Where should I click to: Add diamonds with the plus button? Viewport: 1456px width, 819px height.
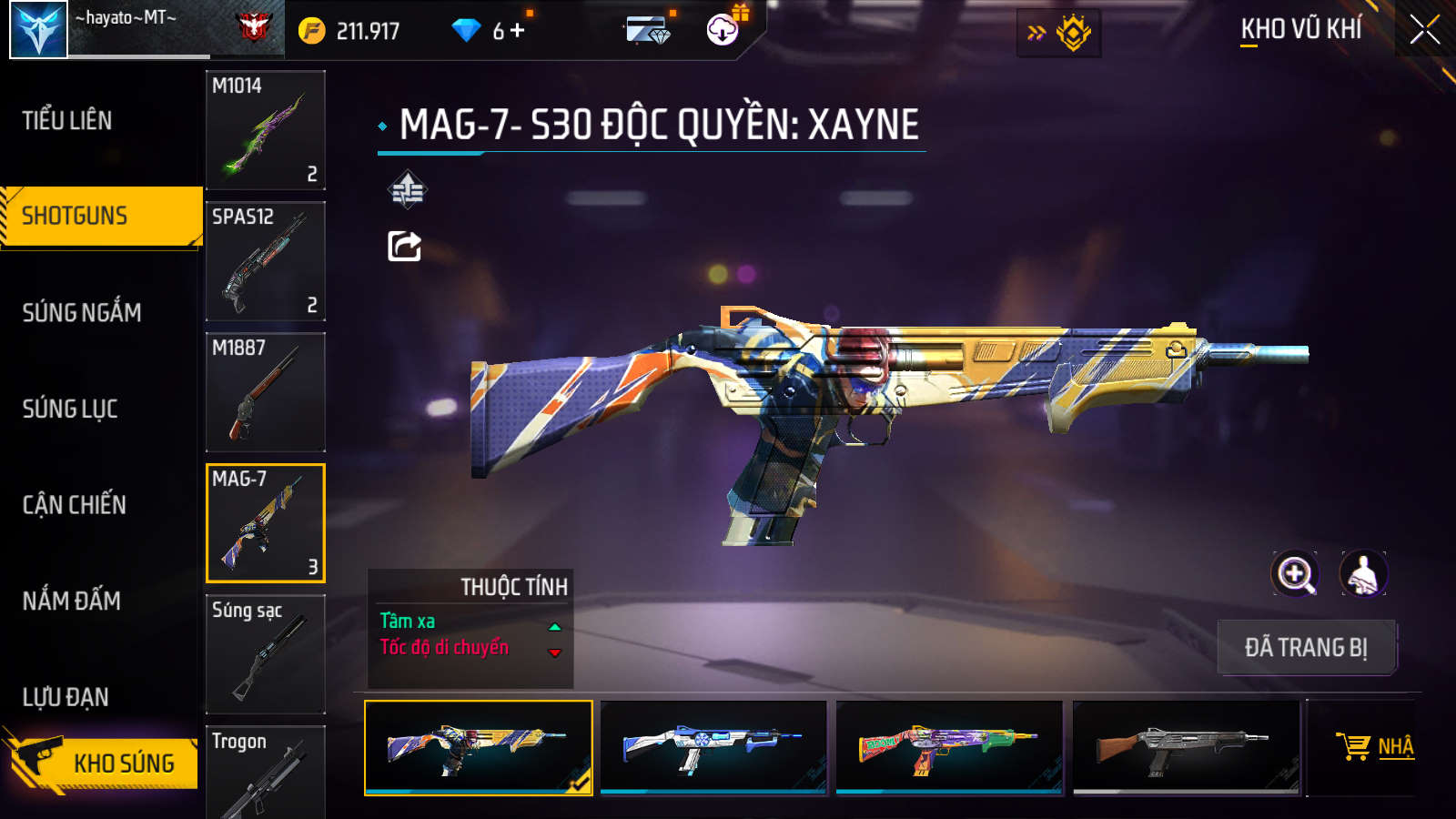click(x=518, y=30)
